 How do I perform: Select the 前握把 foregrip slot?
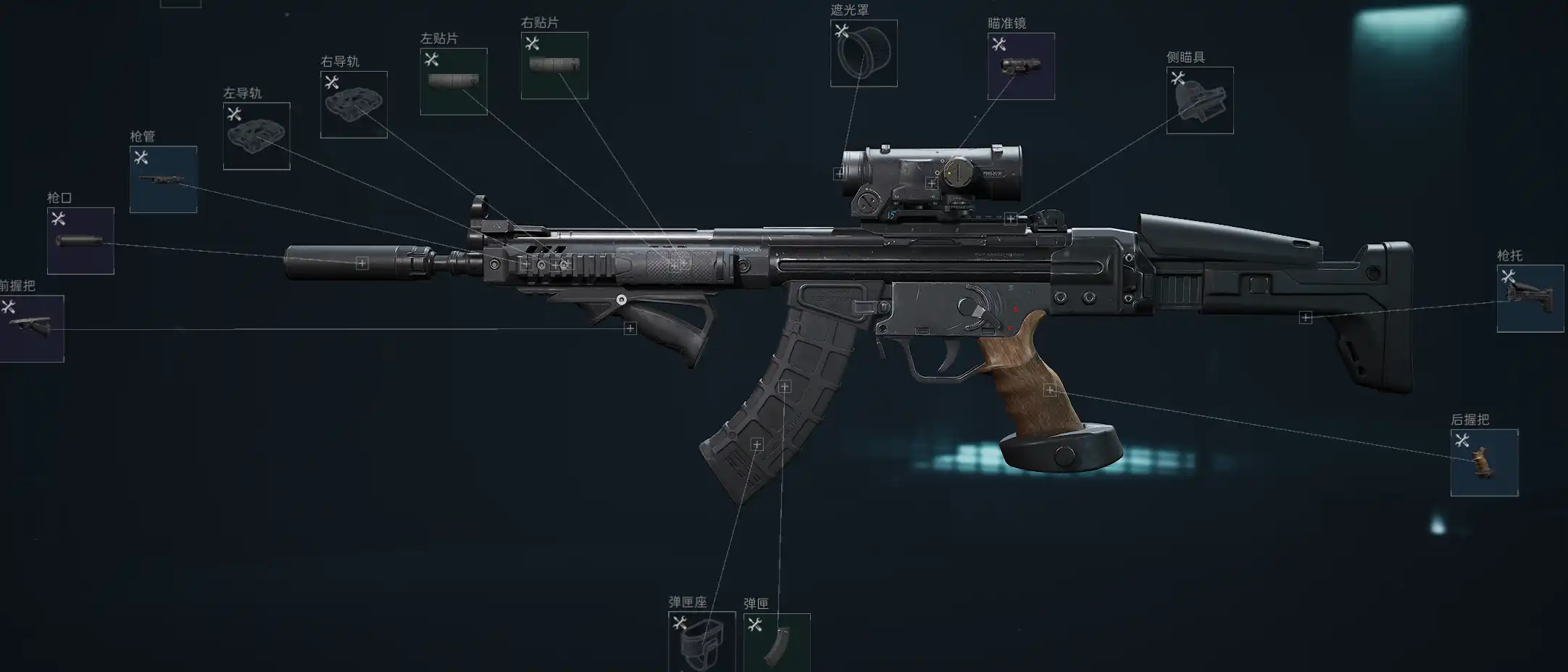click(32, 328)
